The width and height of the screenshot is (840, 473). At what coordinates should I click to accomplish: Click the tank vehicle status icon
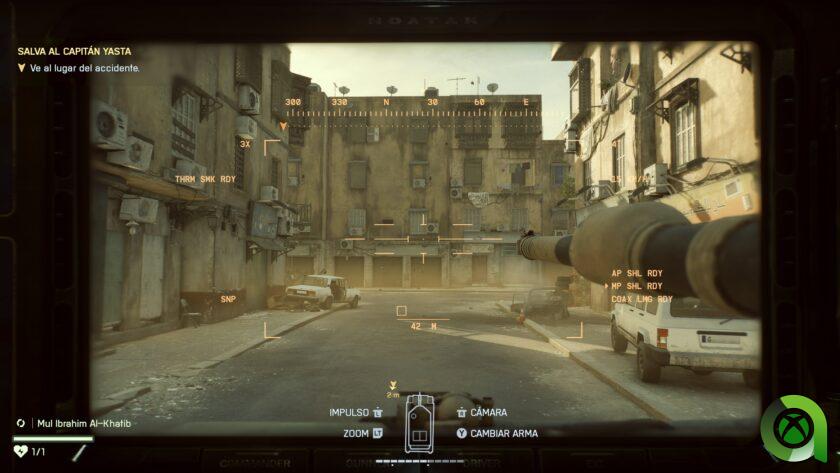click(418, 425)
